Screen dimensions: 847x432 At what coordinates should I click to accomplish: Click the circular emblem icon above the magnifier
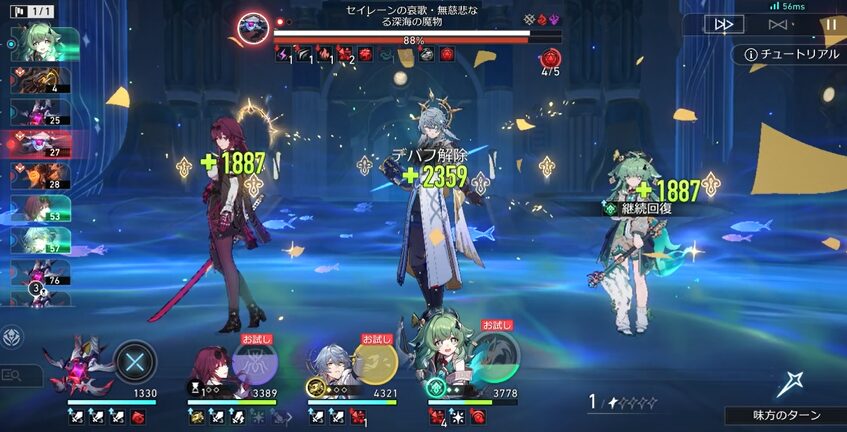[13, 337]
